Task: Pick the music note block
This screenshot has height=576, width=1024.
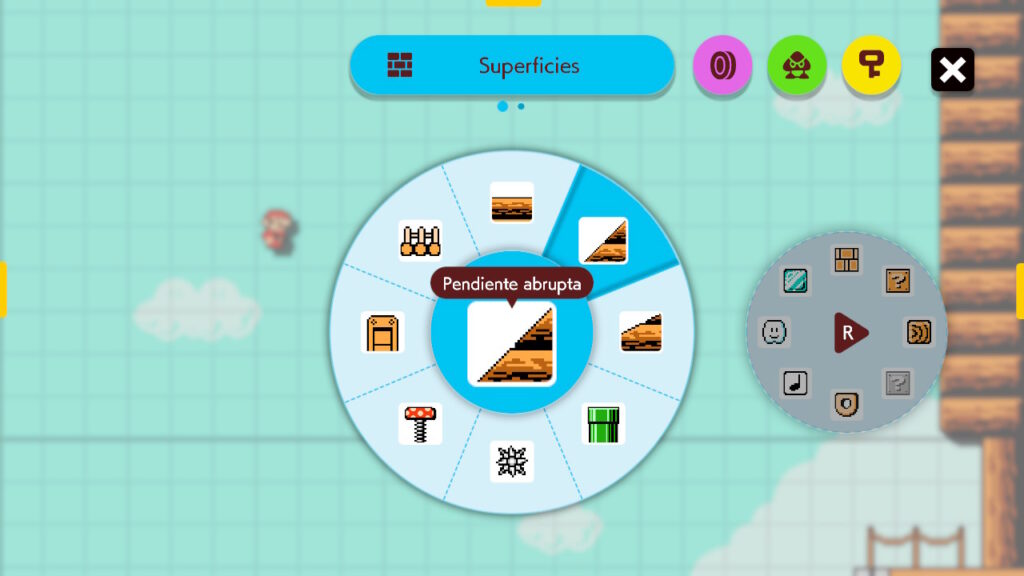Action: [795, 382]
